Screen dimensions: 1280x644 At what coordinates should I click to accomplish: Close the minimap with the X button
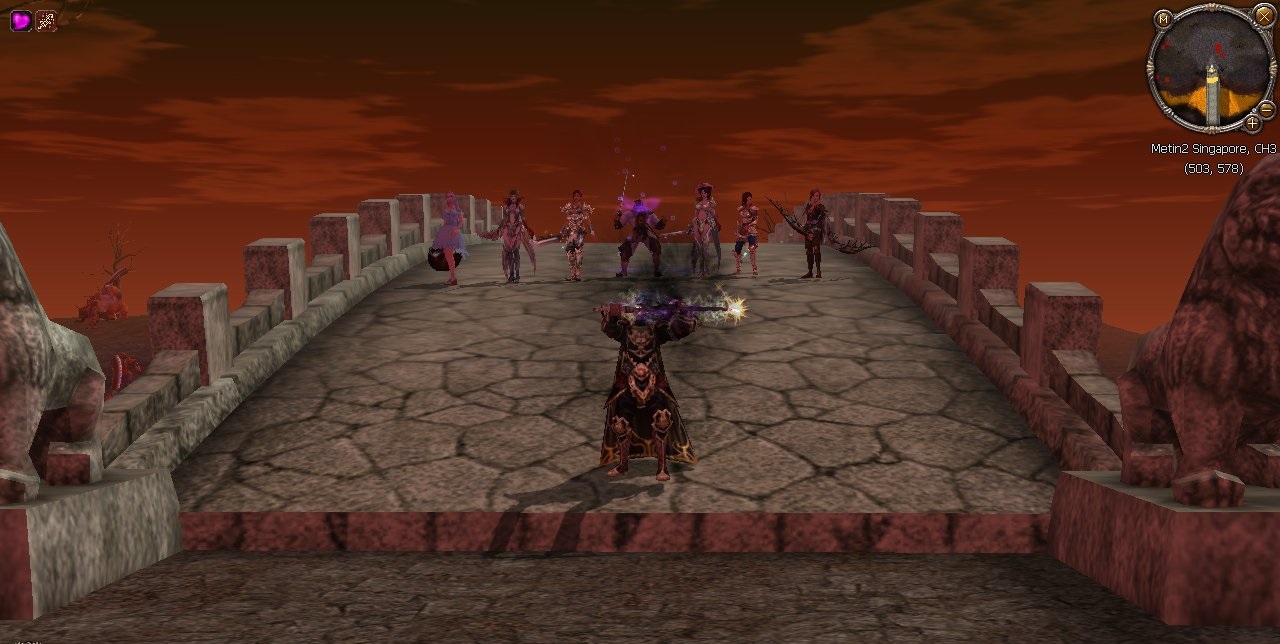point(1264,14)
